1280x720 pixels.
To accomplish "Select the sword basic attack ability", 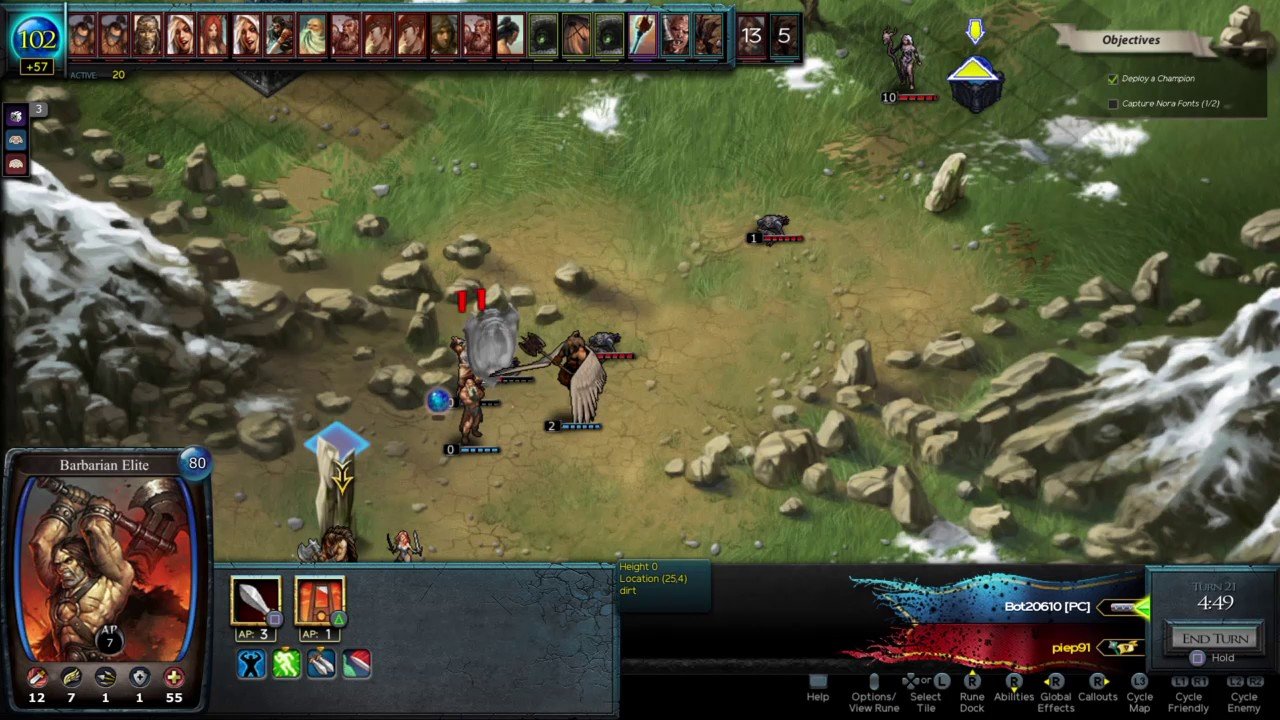I will tap(255, 600).
